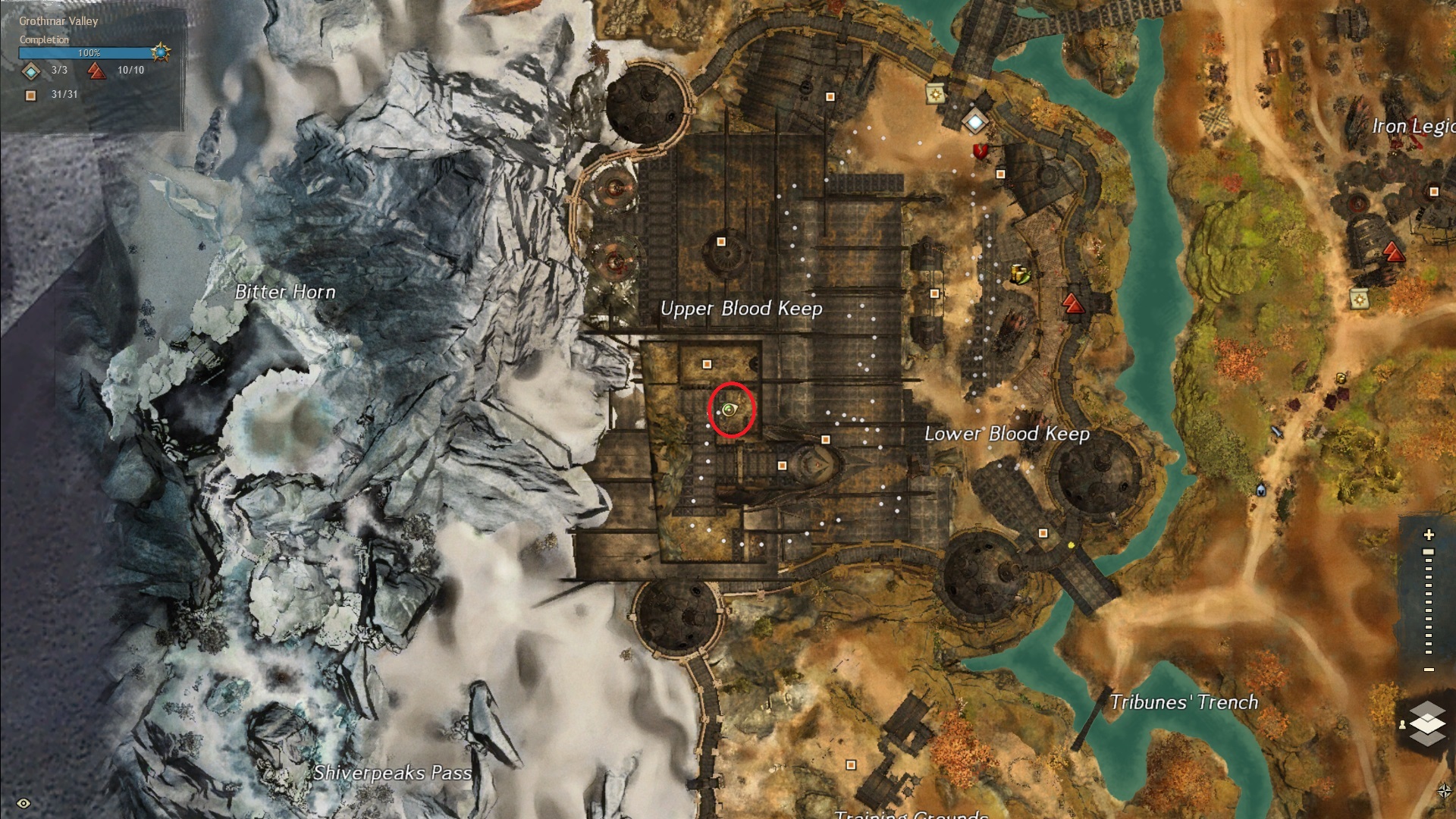
Task: Click the broken red heart marker
Action: point(981,152)
